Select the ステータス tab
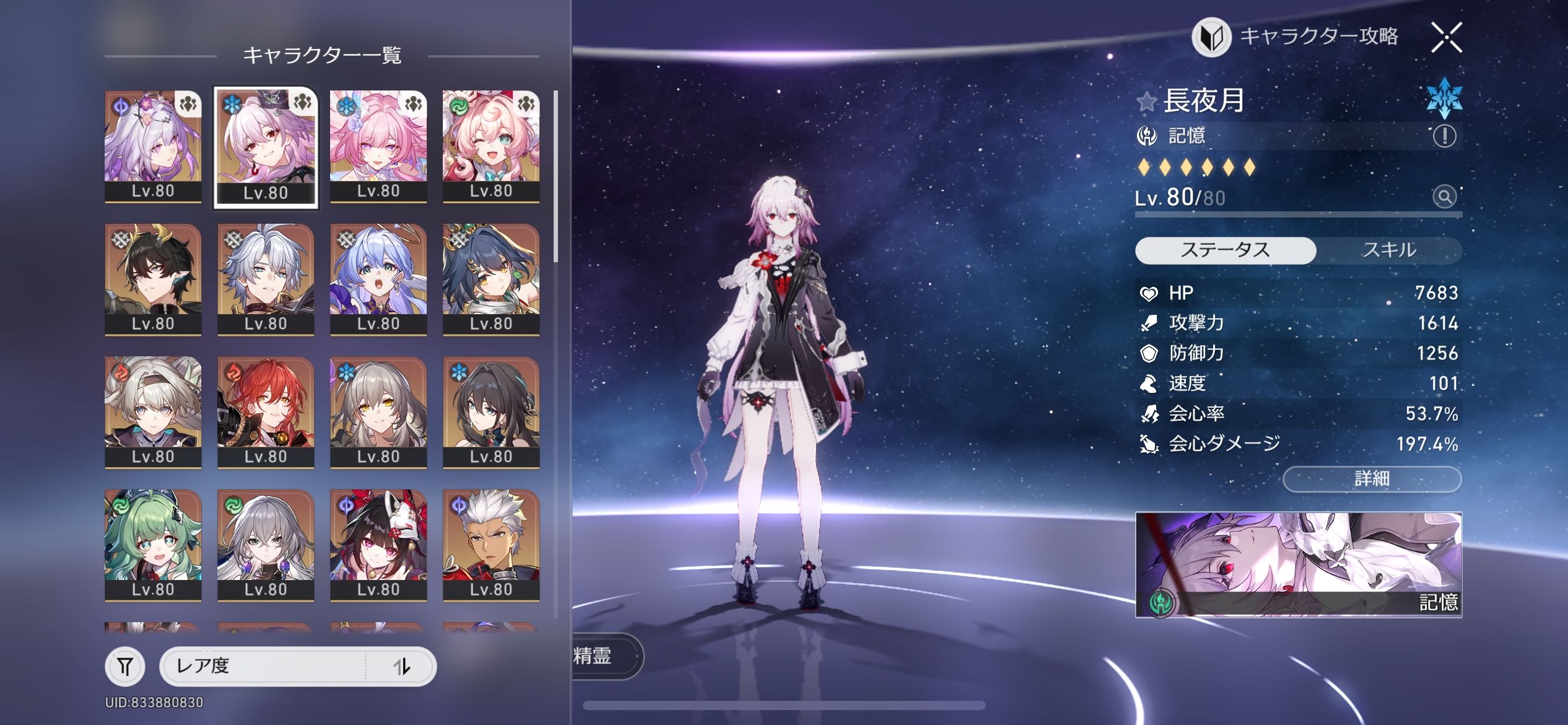 [x=1225, y=250]
